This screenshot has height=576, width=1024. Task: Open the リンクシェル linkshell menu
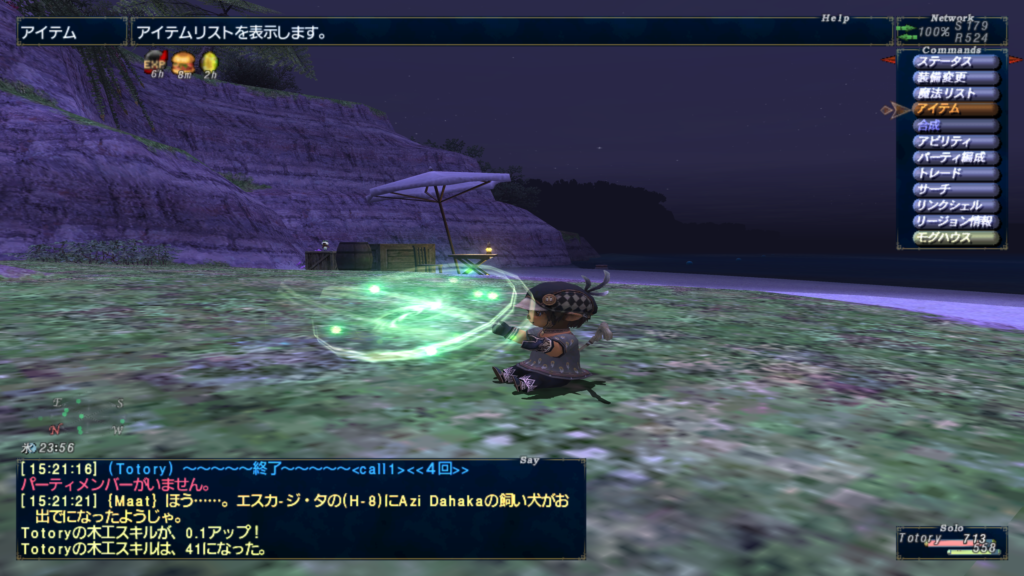(955, 205)
